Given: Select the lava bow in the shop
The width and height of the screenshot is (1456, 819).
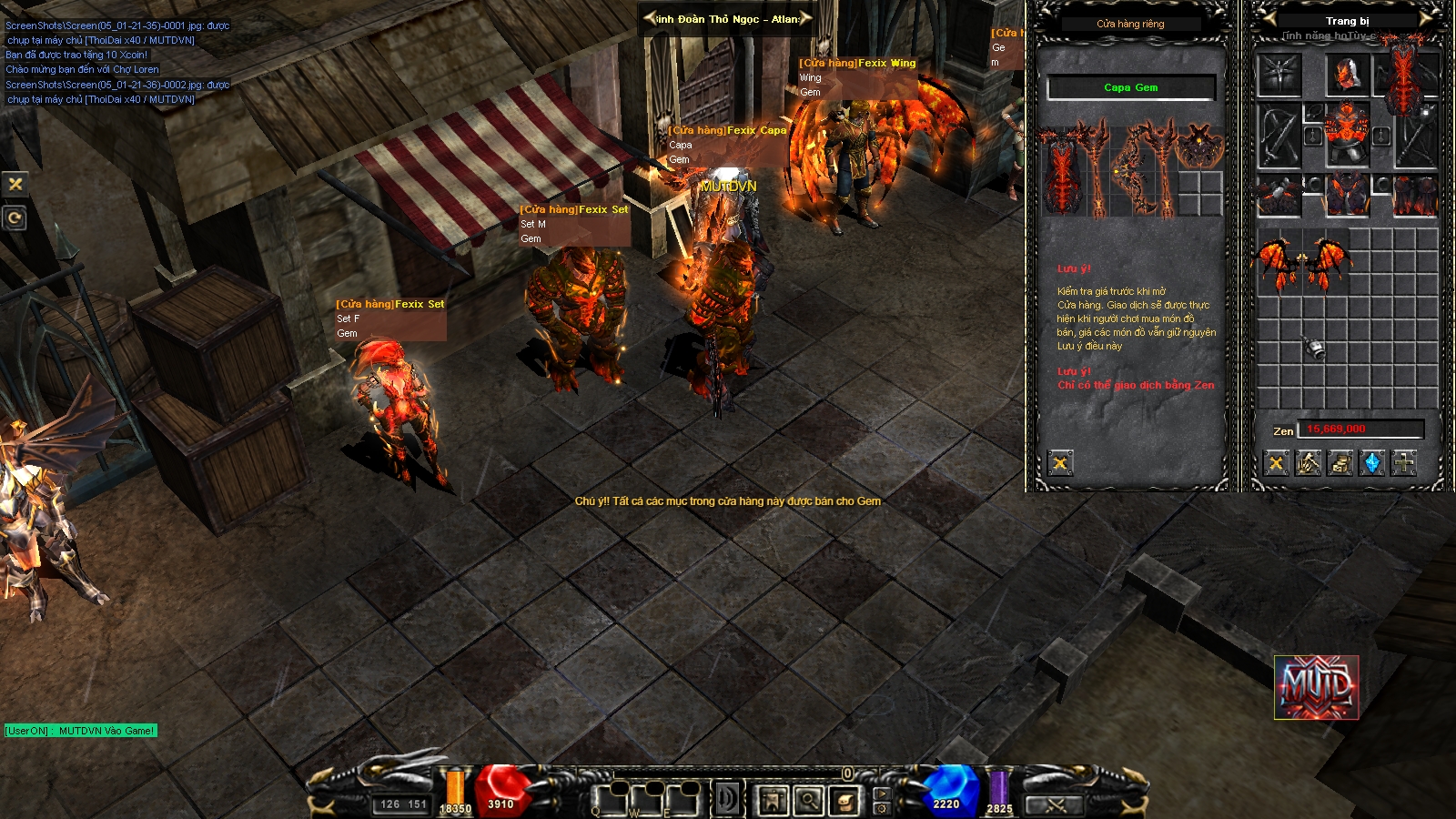Looking at the screenshot, I should click(1130, 170).
